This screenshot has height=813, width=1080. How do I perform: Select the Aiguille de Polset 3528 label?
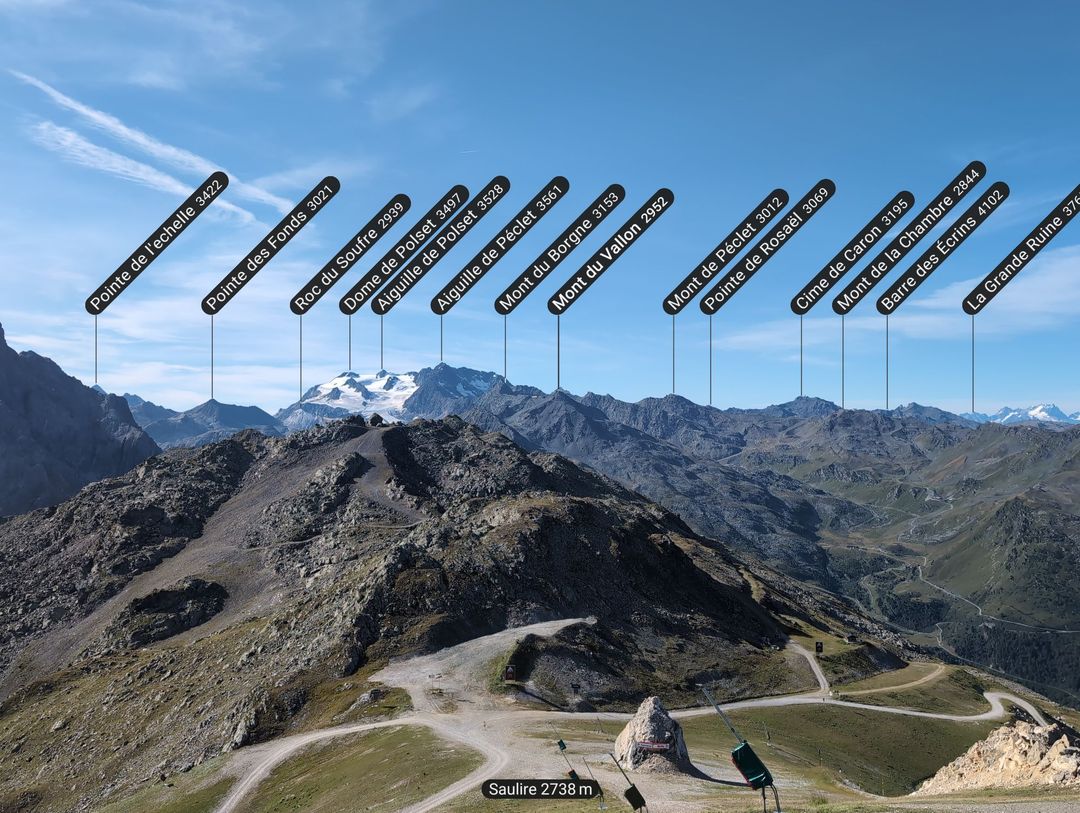[x=441, y=245]
